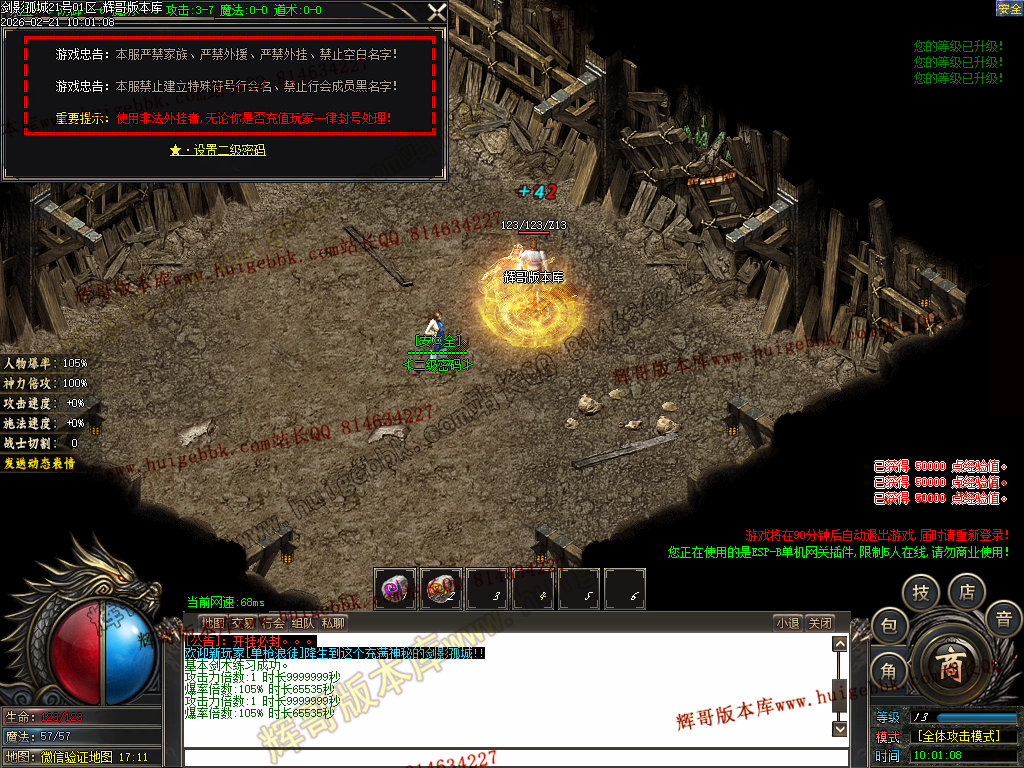Toggle the 音 sound round button

(1003, 619)
